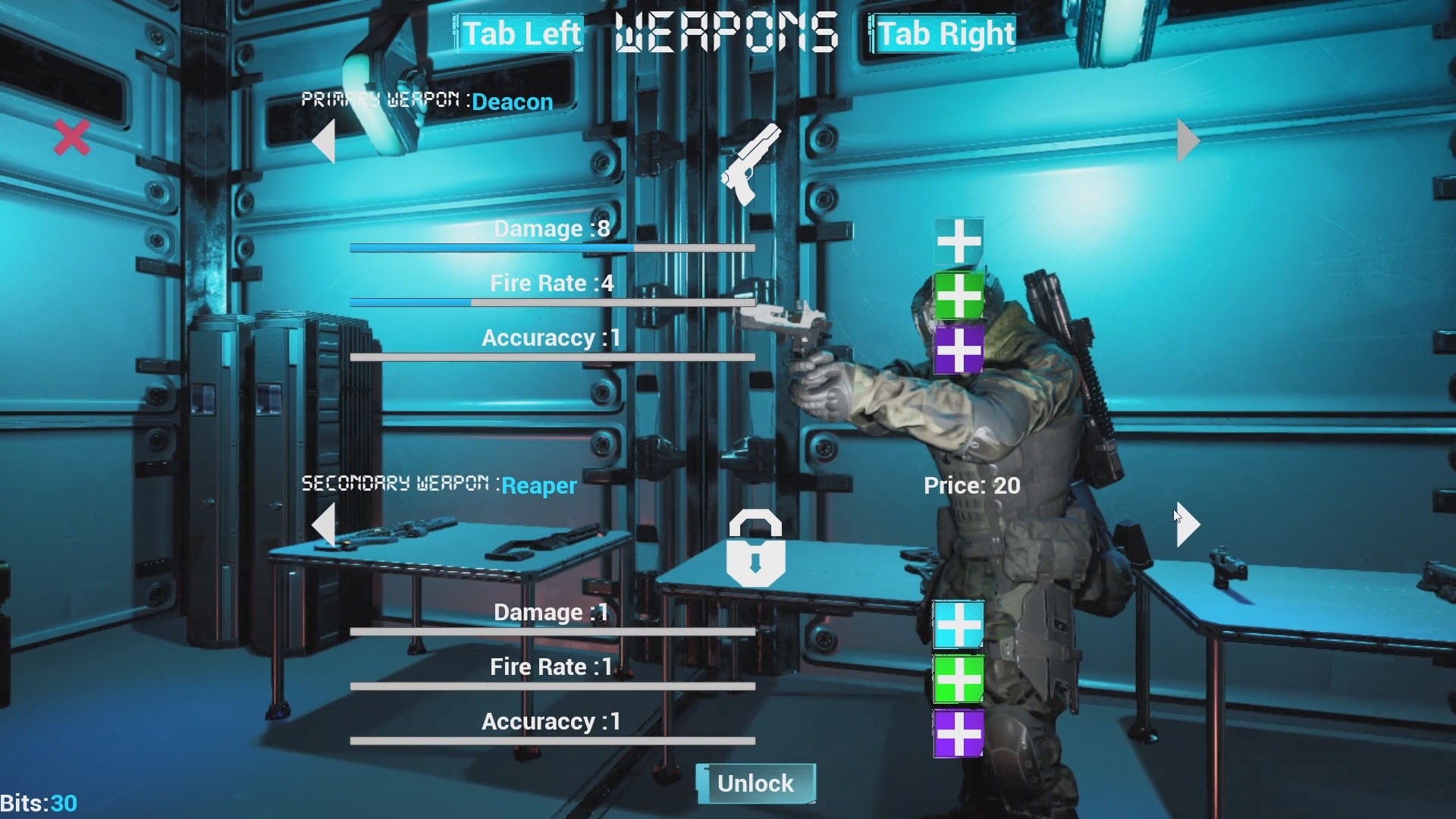Click the Bits:30 currency counter
The height and width of the screenshot is (819, 1456).
tap(38, 803)
